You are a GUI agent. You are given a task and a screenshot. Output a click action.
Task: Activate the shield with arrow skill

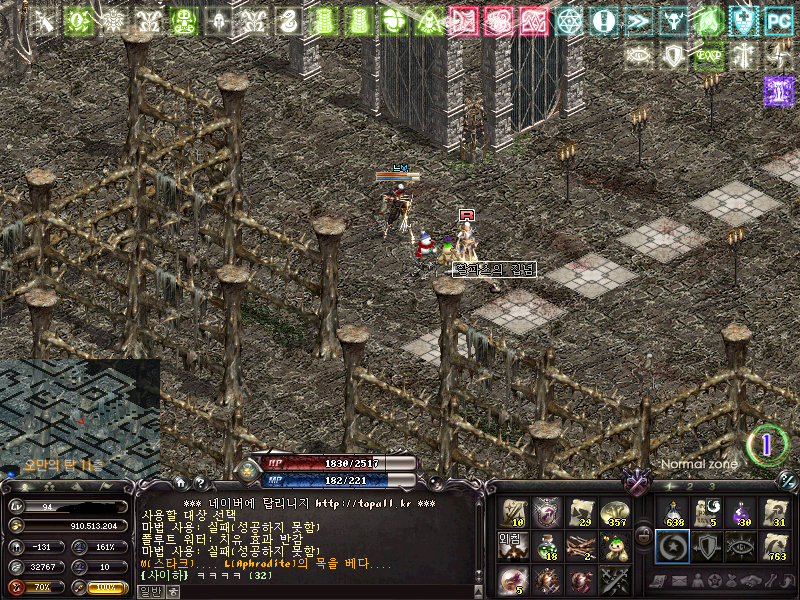point(707,546)
